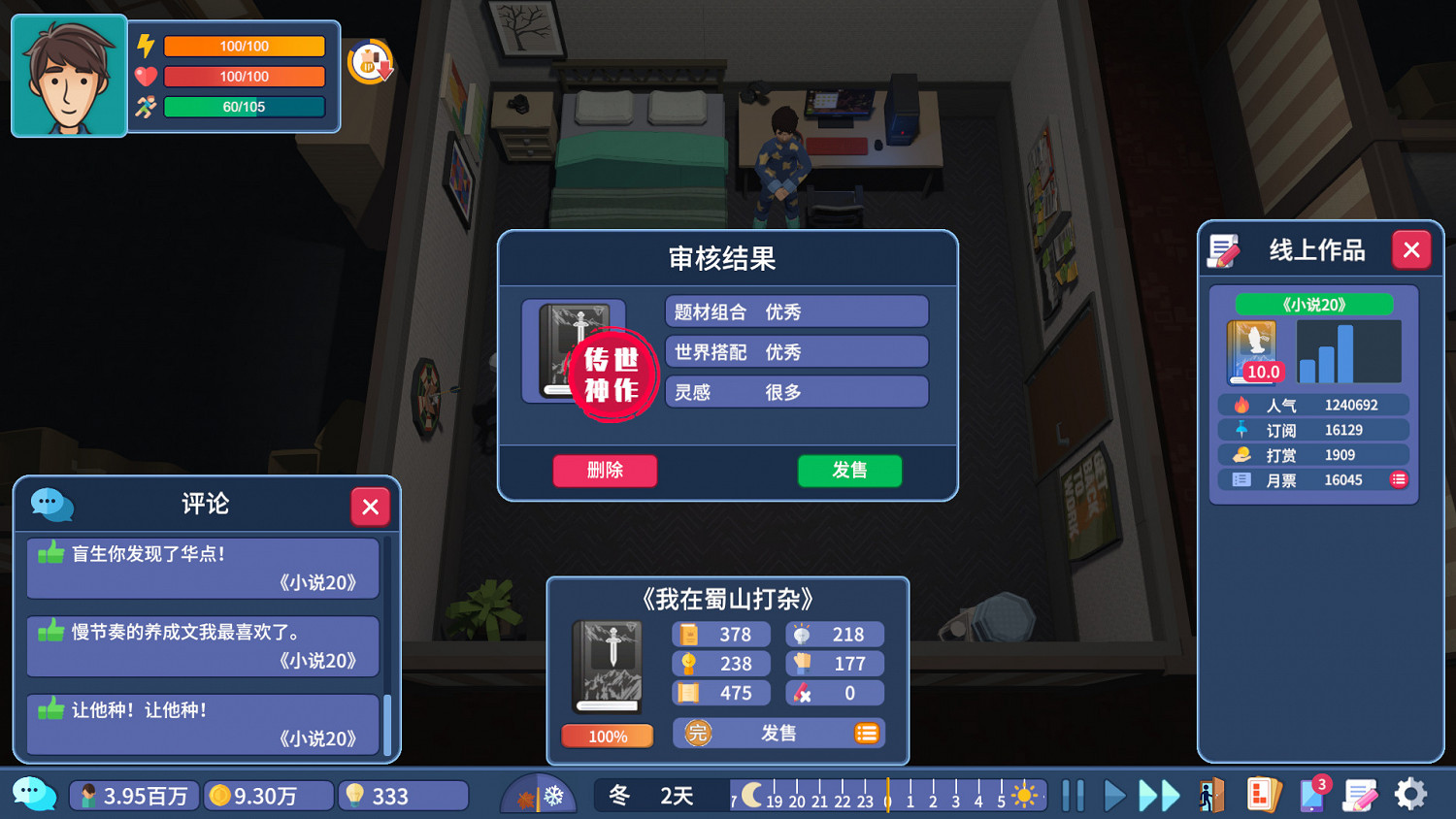Screen dimensions: 1456x819
Task: Open the writing compose icon on the status bar
Action: click(x=1358, y=794)
